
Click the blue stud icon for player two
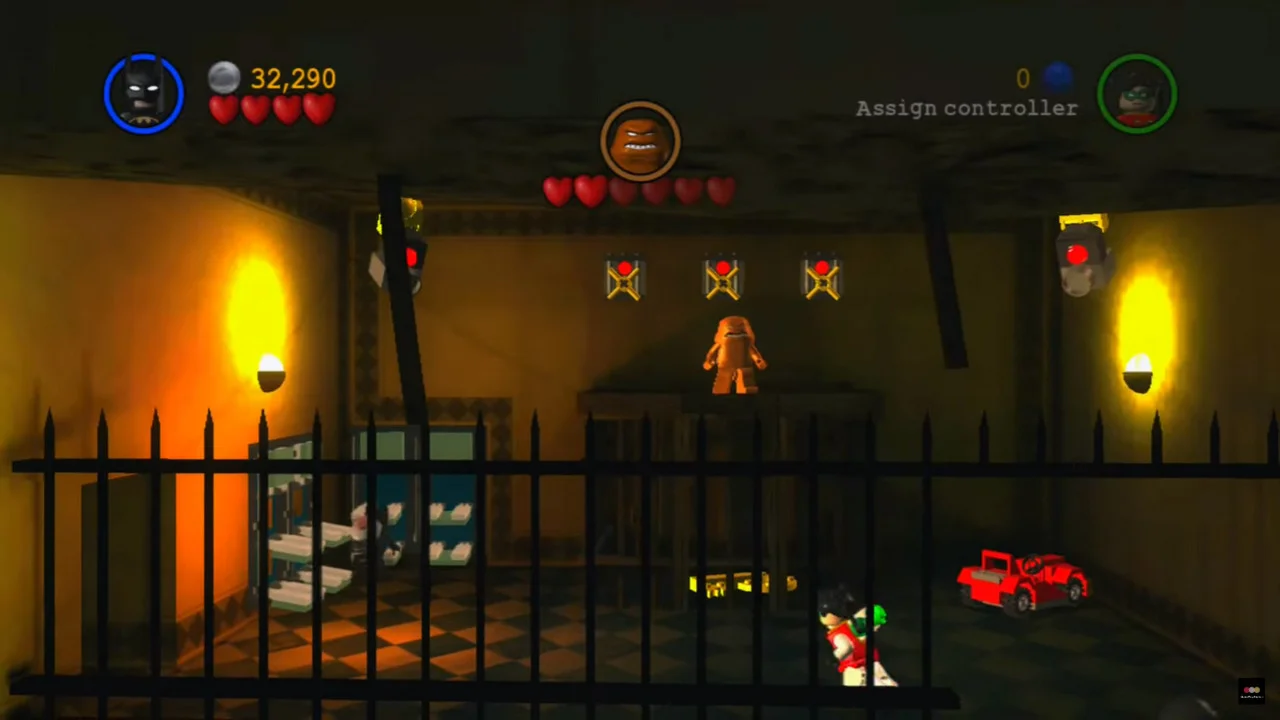tap(1058, 77)
